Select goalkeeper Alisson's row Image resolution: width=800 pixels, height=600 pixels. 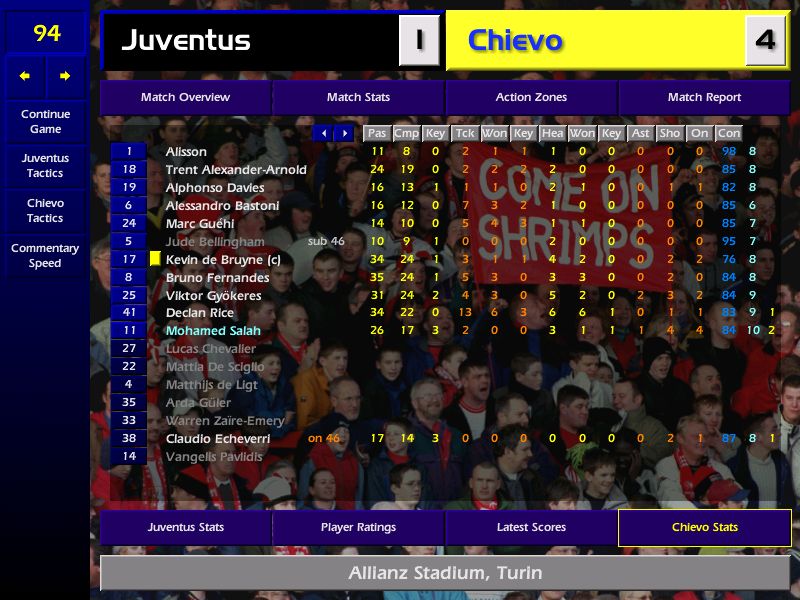click(x=186, y=152)
